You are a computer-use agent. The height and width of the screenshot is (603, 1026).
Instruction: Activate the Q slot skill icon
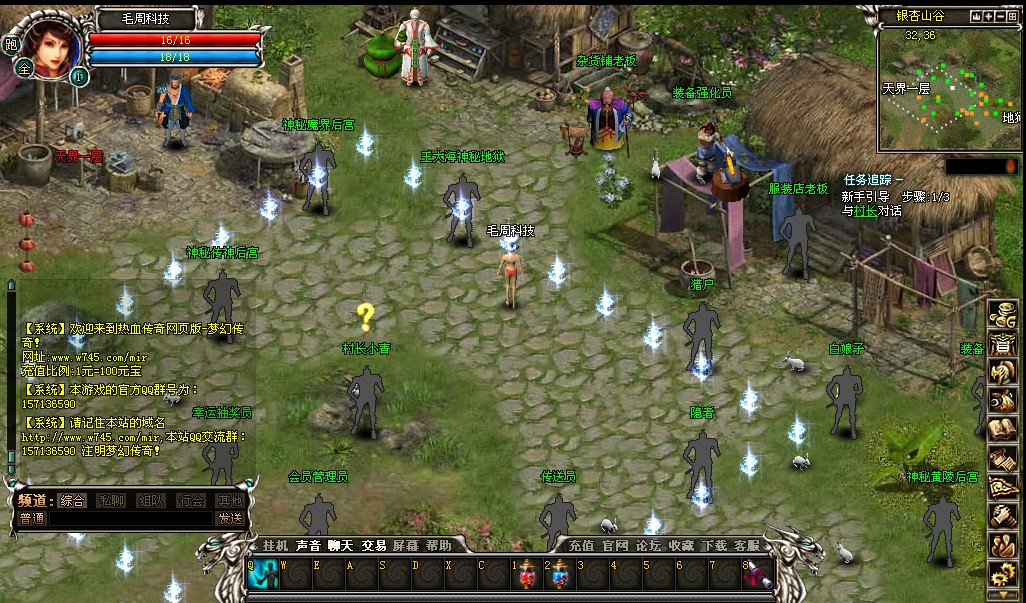click(x=265, y=577)
